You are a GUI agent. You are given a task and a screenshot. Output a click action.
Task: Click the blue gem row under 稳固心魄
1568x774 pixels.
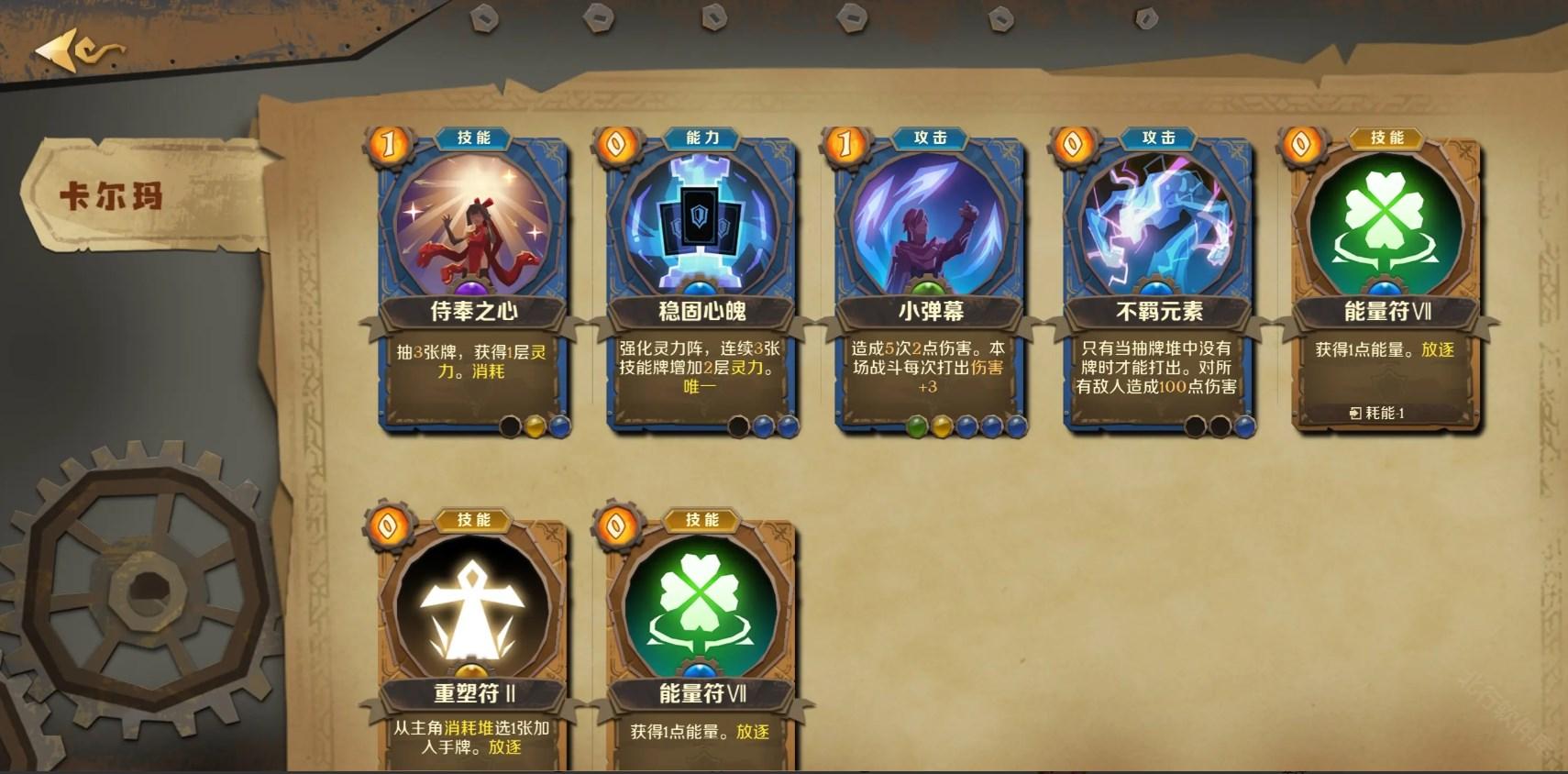776,426
